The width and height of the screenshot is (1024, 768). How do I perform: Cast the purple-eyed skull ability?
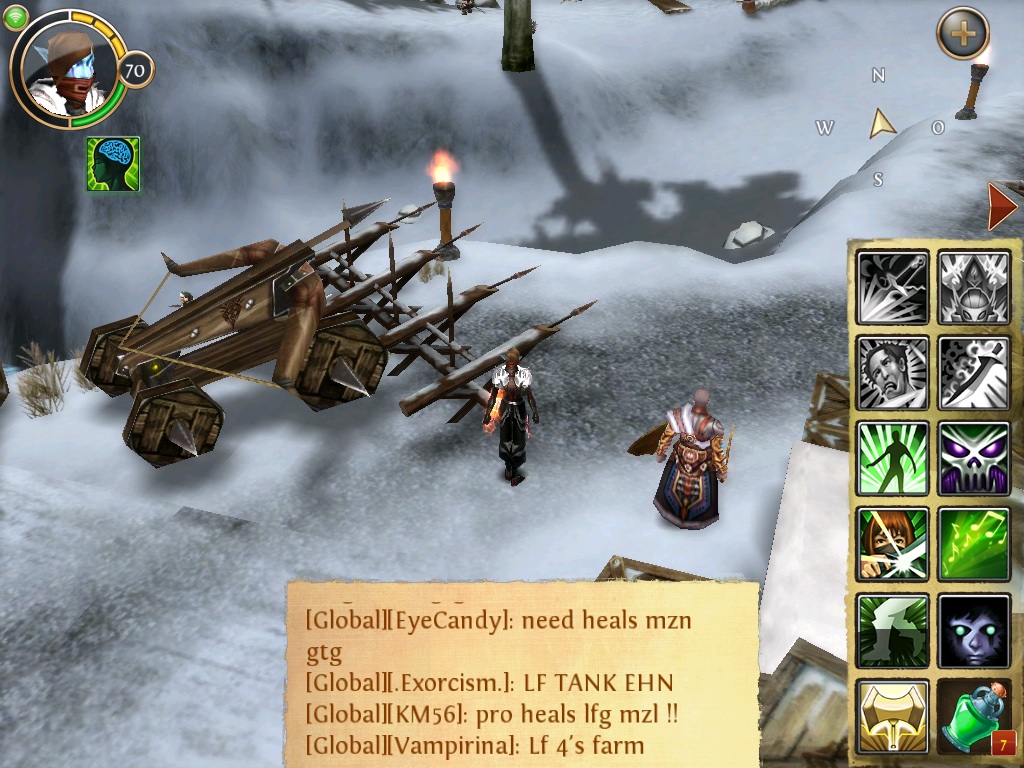(973, 457)
